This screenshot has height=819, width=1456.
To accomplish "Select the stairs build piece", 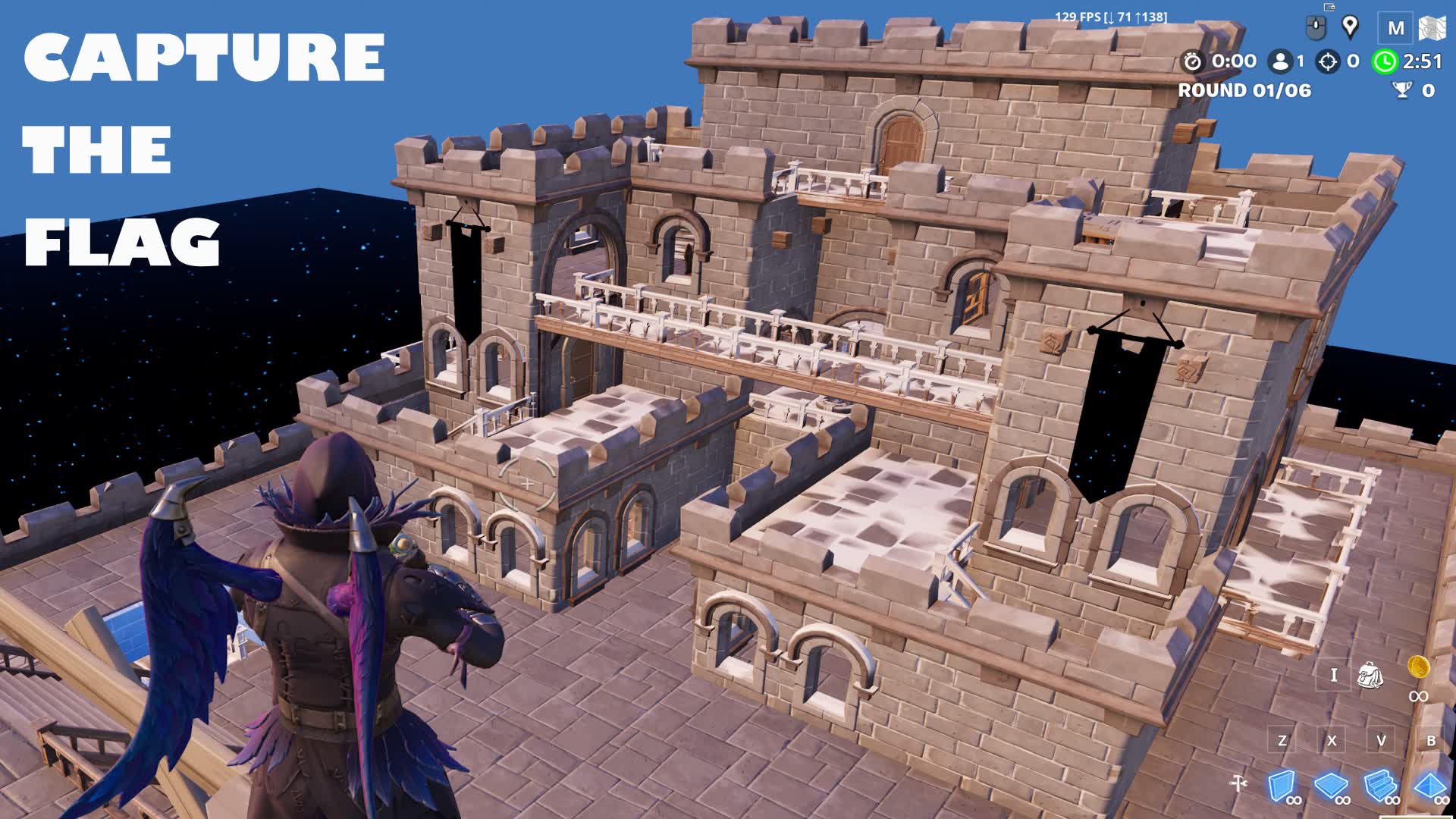I will pos(1378,784).
